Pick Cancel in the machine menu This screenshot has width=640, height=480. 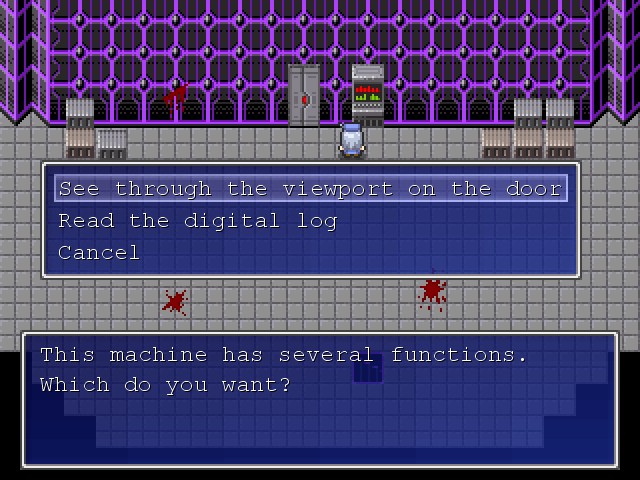(99, 252)
